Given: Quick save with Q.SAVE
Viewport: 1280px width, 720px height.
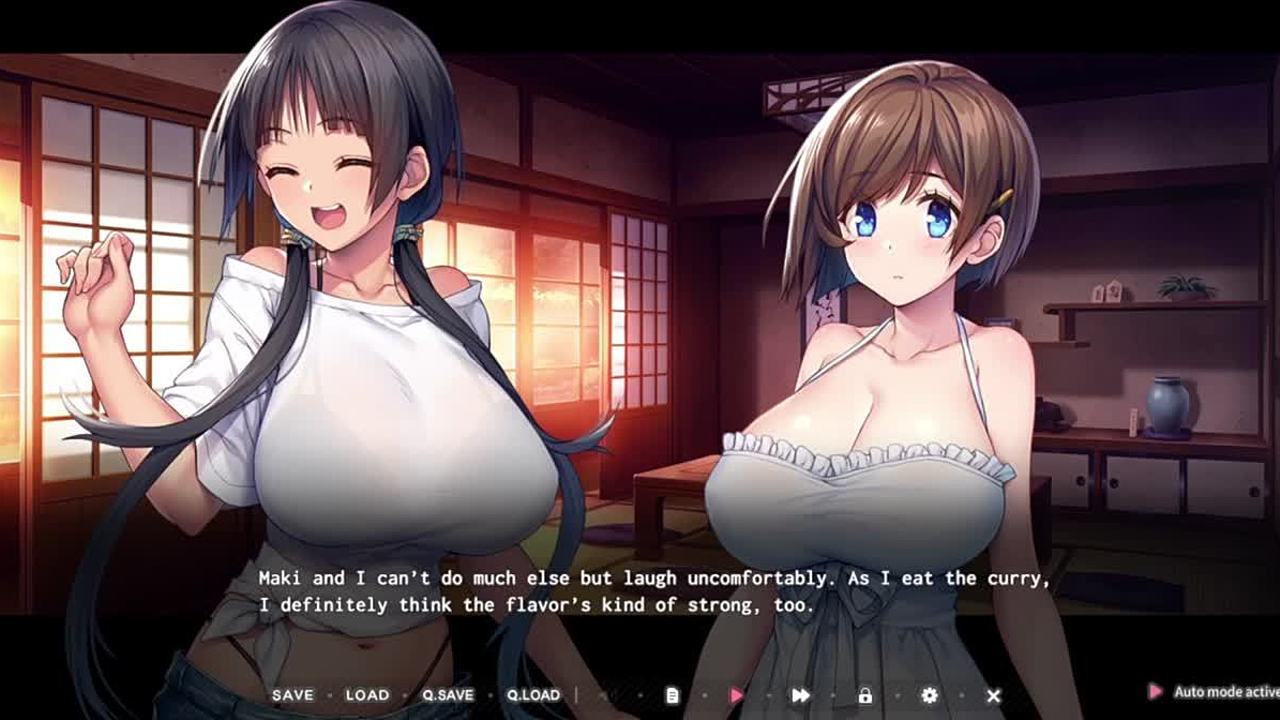Looking at the screenshot, I should [x=447, y=695].
